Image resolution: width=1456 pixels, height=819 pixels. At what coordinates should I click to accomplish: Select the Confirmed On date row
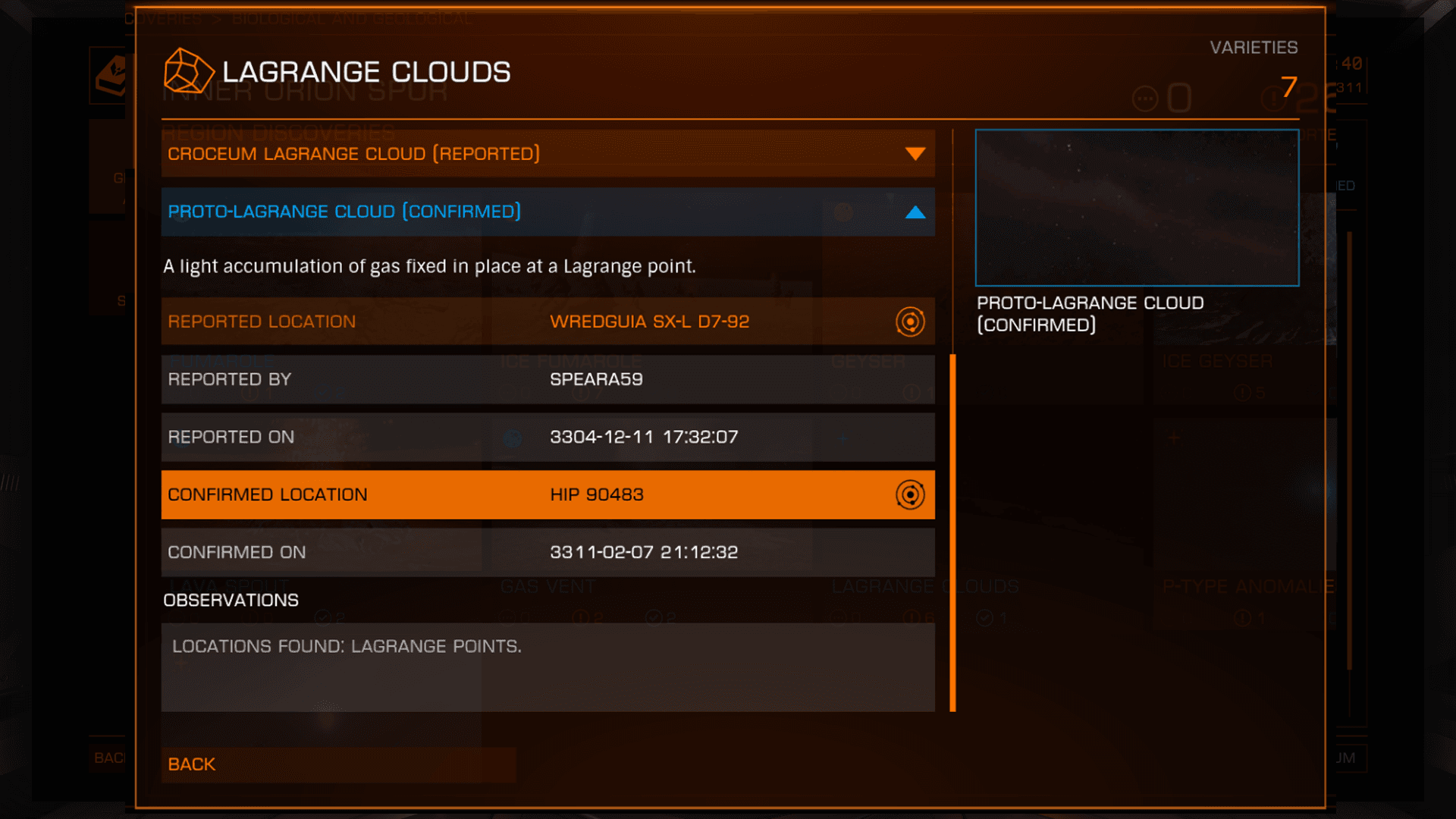pos(548,552)
